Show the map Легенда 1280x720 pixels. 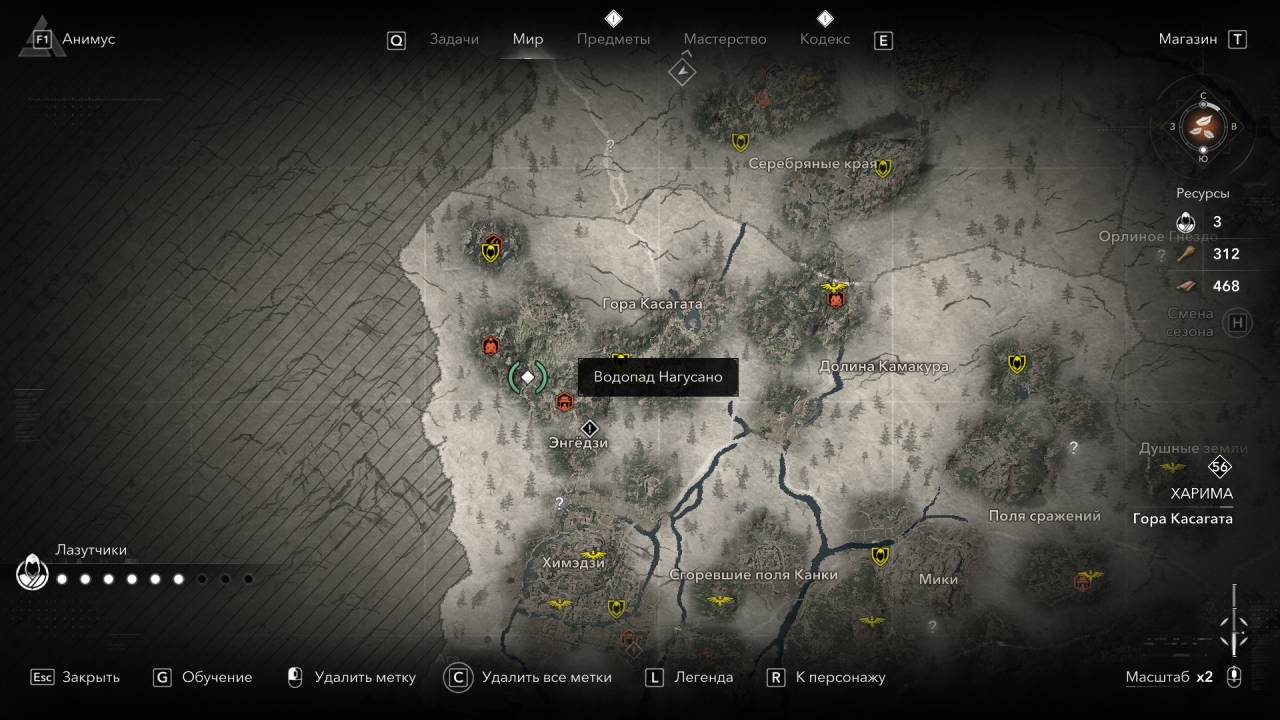pyautogui.click(x=690, y=677)
